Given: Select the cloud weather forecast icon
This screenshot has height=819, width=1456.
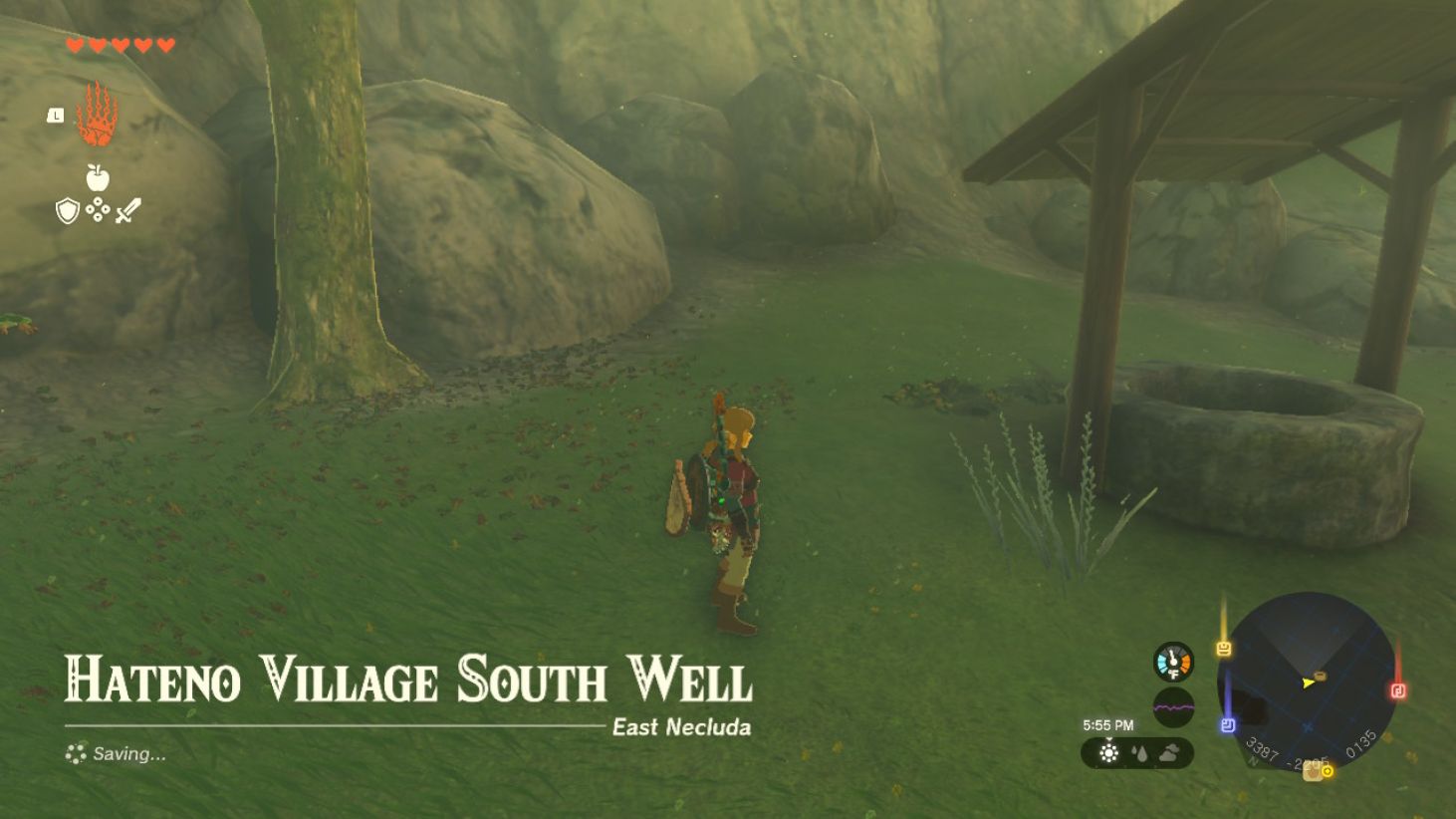Looking at the screenshot, I should point(1168,752).
